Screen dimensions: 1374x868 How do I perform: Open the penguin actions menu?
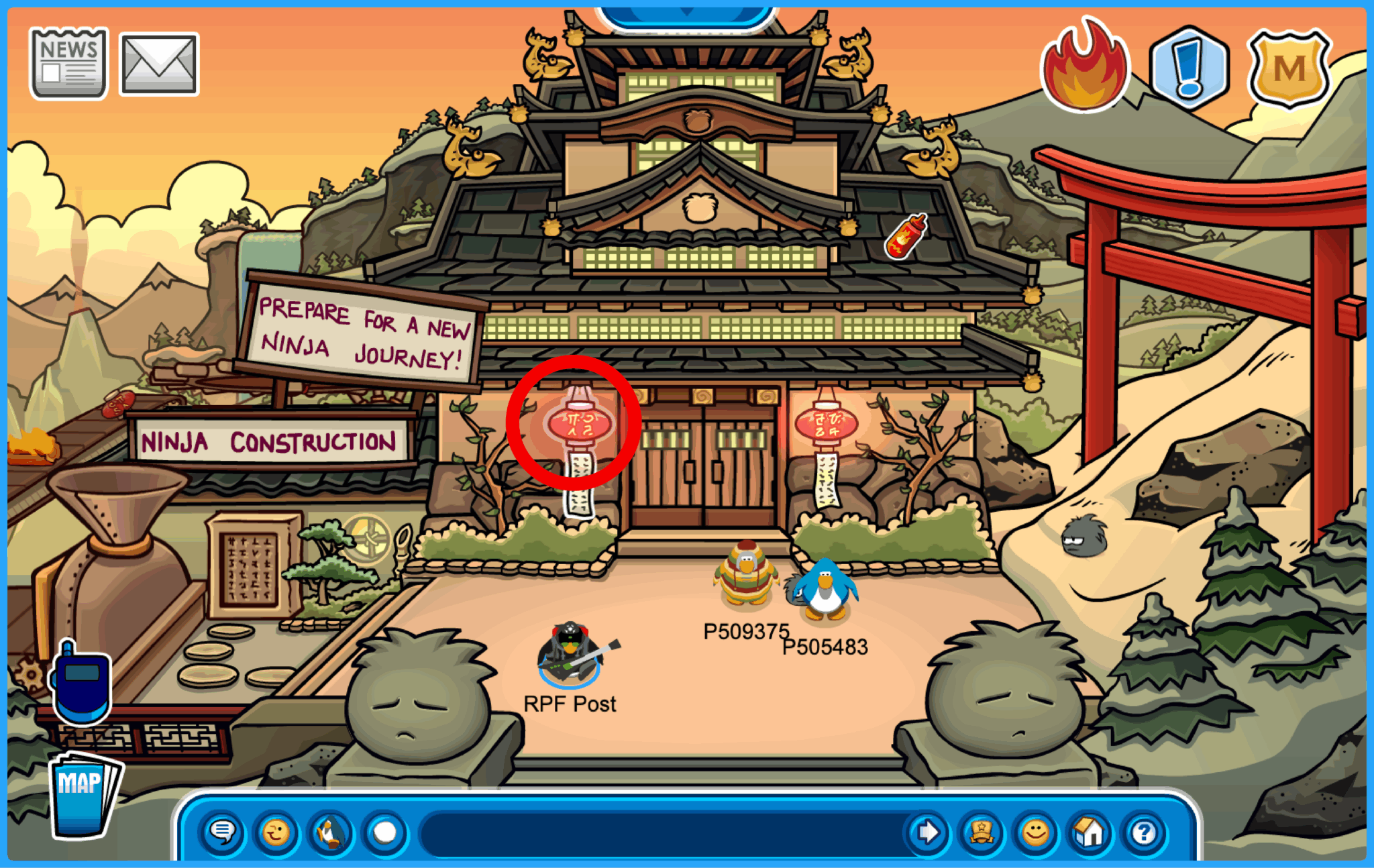[330, 830]
